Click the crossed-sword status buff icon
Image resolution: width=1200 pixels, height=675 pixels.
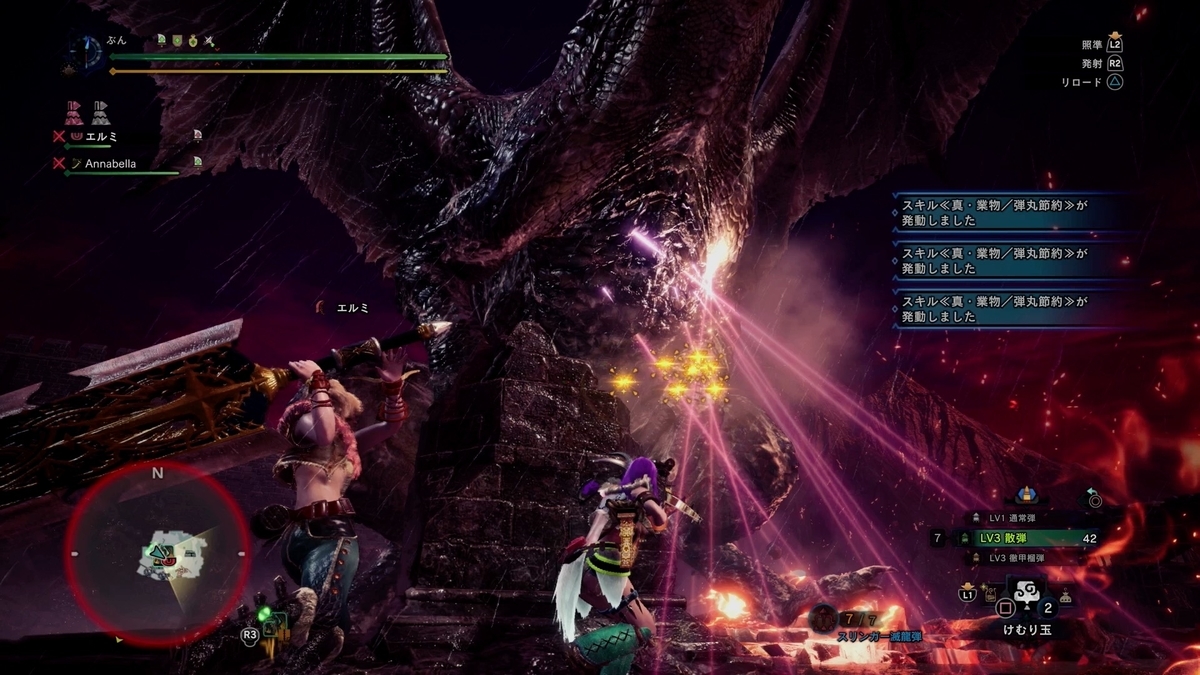point(209,41)
